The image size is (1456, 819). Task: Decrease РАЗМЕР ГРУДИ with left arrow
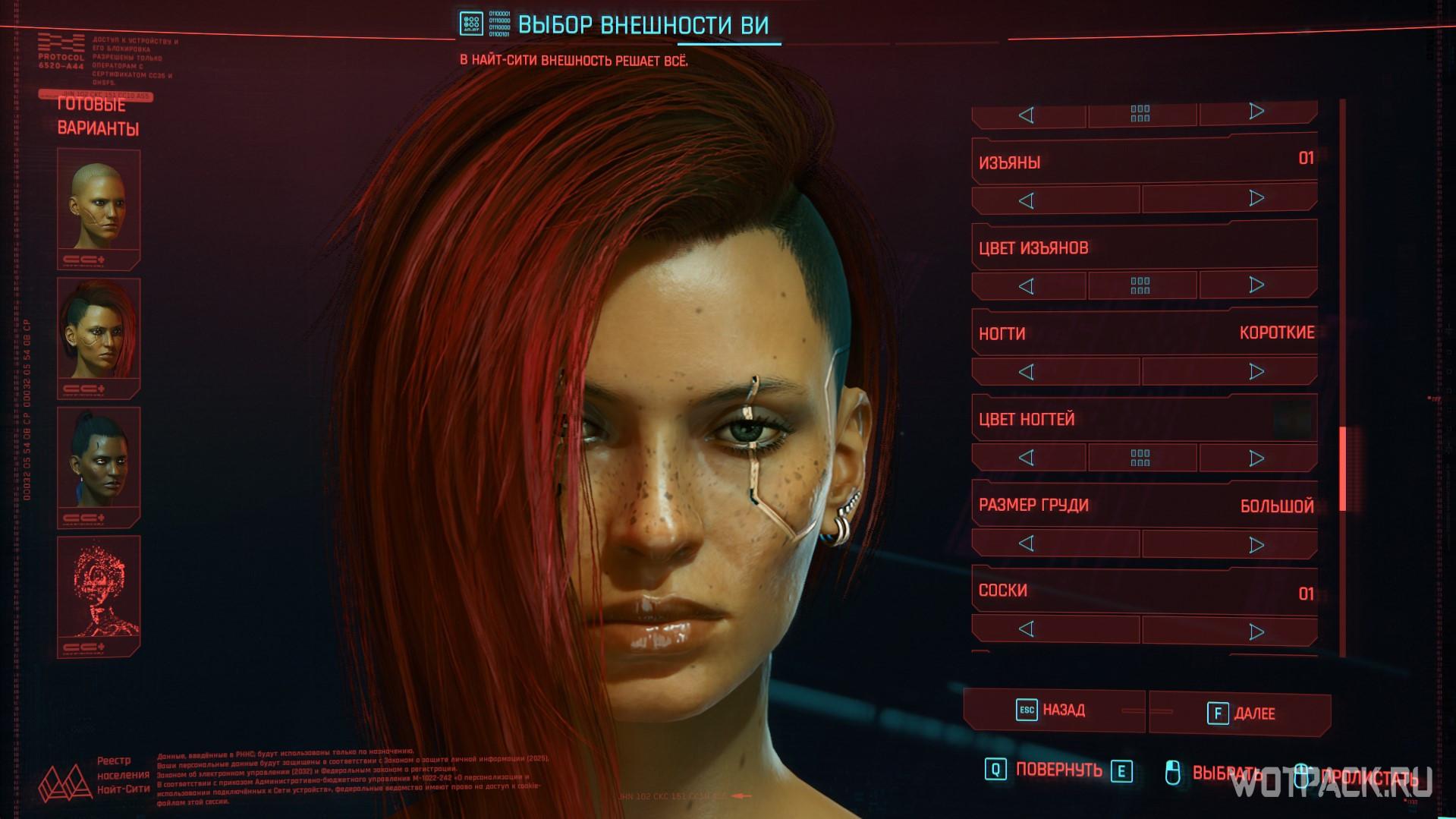coord(1027,543)
